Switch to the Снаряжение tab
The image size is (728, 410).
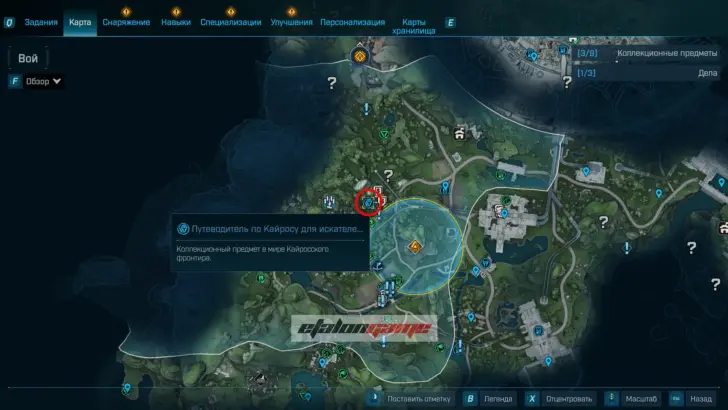[126, 22]
